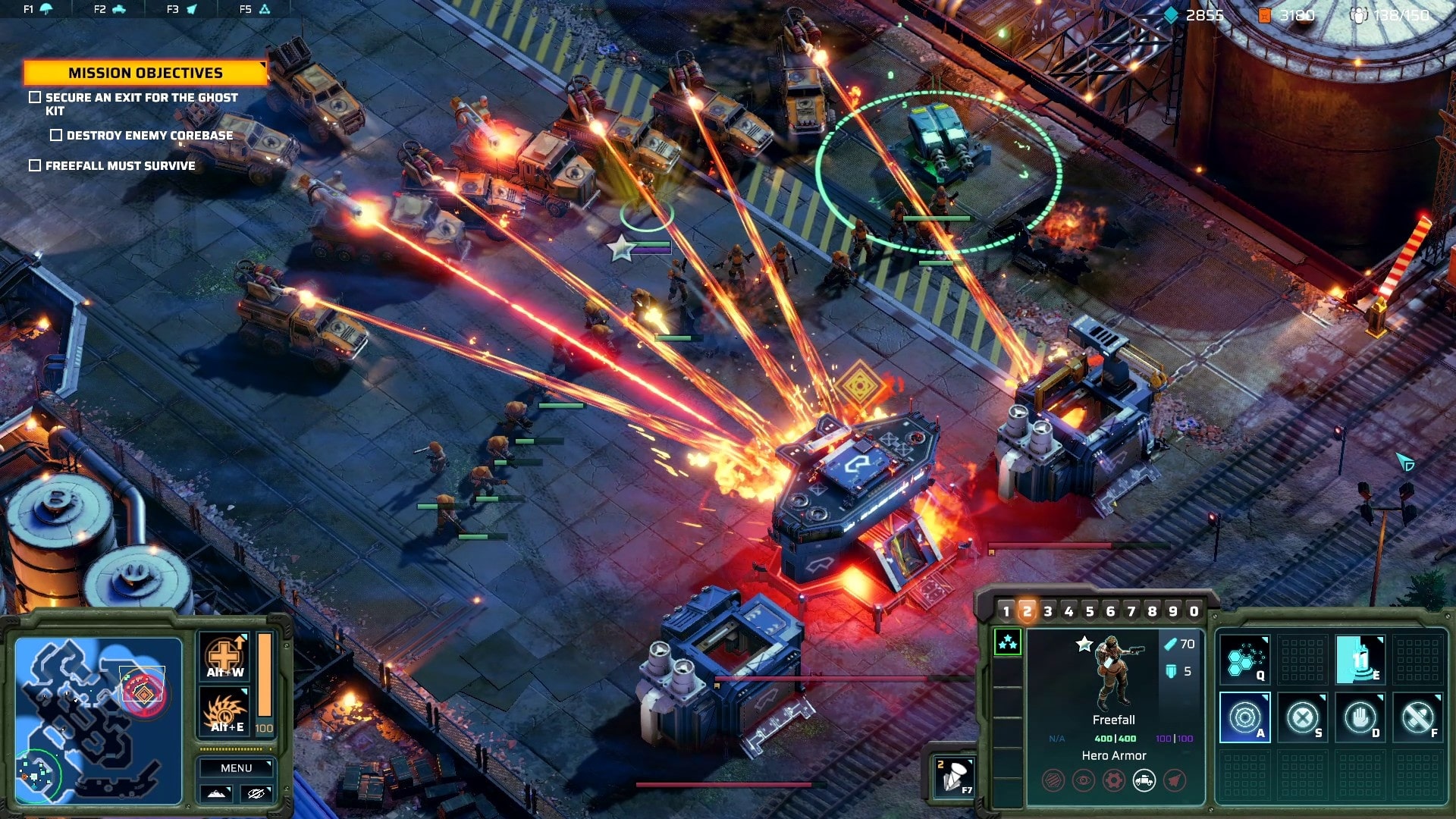Activate the hexagon shield ability Q
Image resolution: width=1456 pixels, height=819 pixels.
coord(1244,659)
